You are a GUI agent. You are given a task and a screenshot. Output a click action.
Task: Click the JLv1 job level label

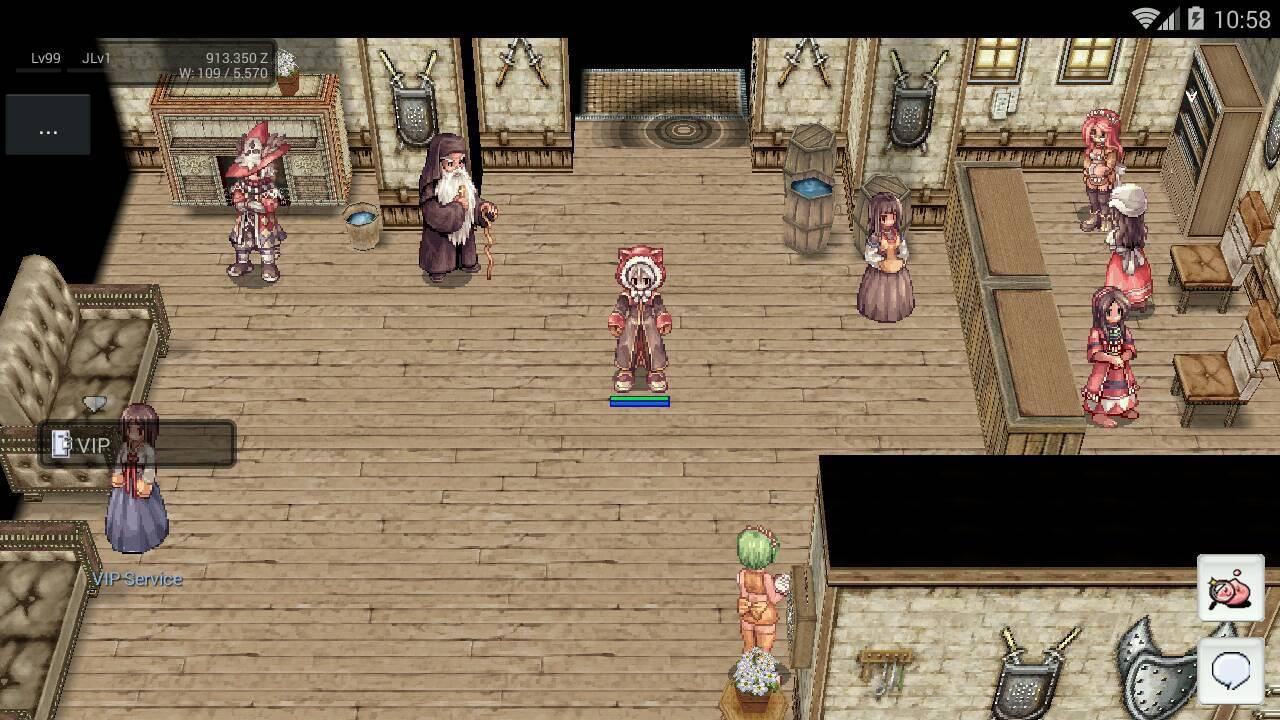coord(96,59)
